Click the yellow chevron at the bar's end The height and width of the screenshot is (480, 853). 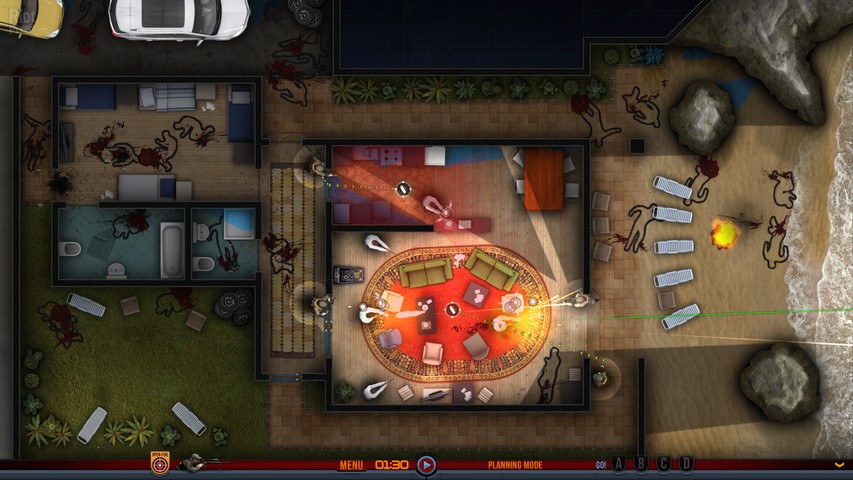[839, 465]
